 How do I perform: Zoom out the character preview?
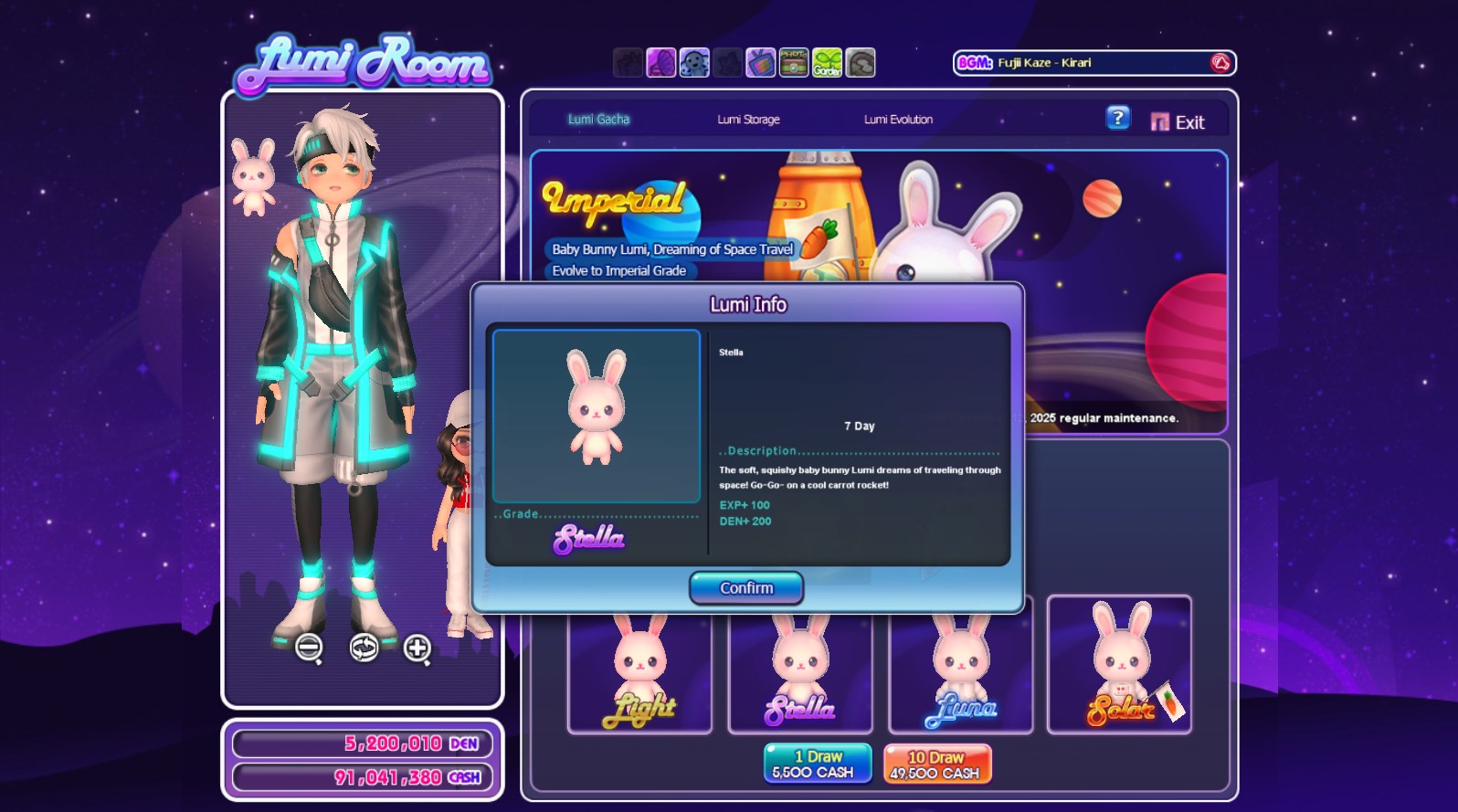coord(309,648)
